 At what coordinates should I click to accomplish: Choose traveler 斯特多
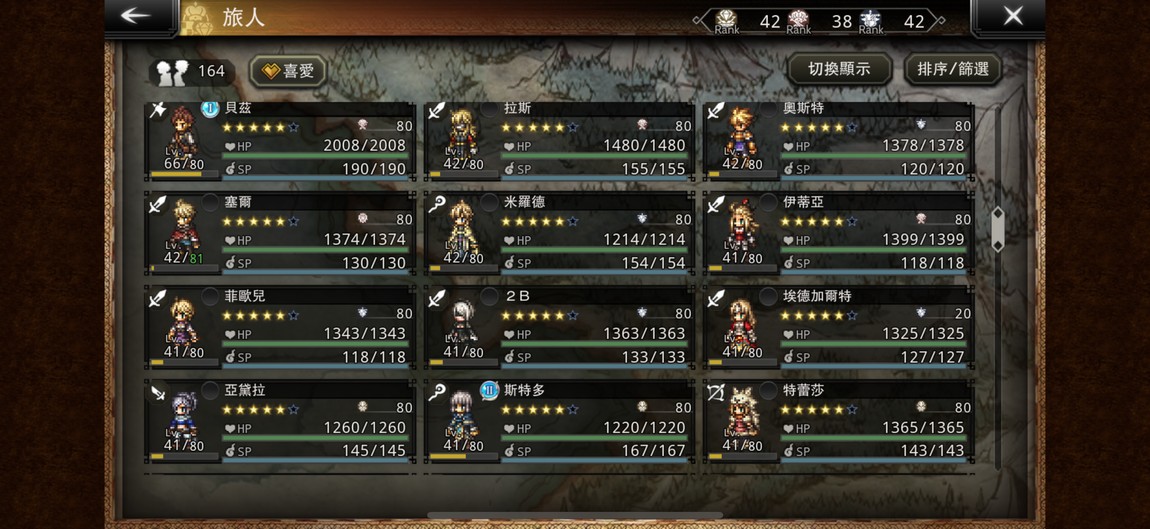559,423
